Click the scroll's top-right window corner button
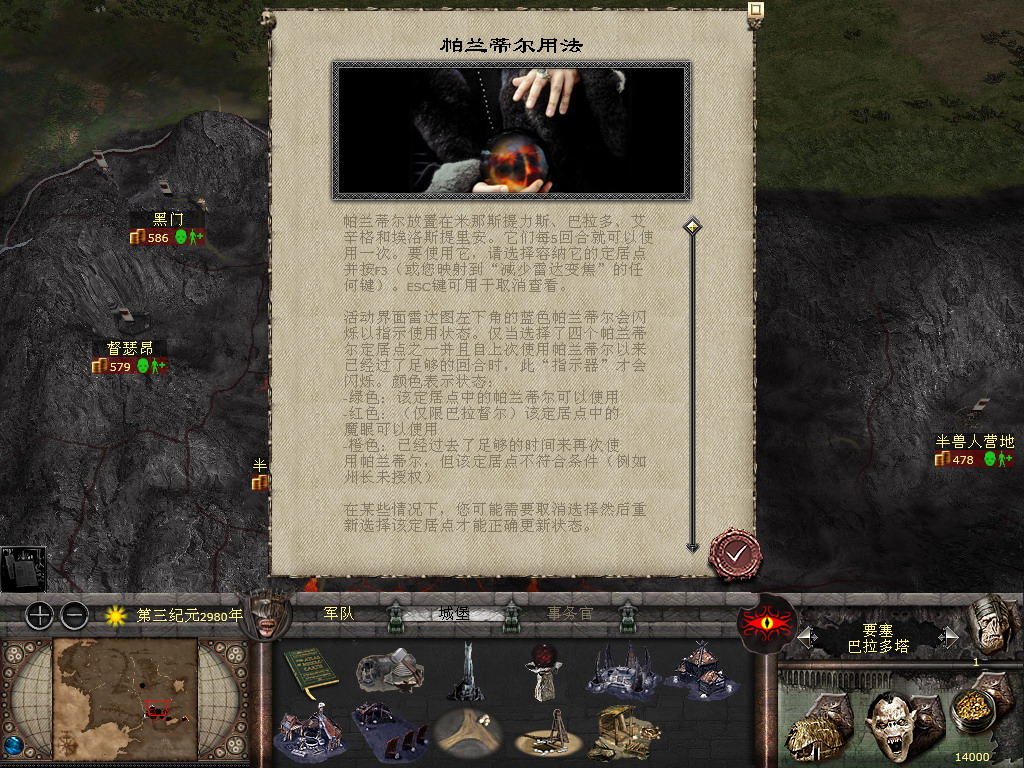1024x768 pixels. [x=756, y=11]
